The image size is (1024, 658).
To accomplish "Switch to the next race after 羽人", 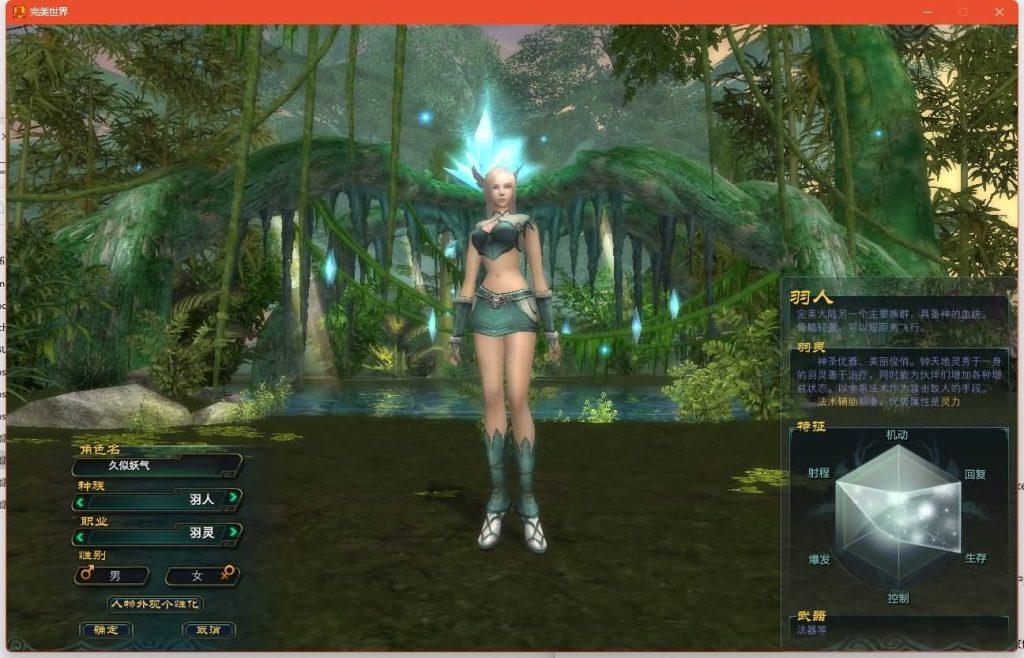I will click(233, 498).
